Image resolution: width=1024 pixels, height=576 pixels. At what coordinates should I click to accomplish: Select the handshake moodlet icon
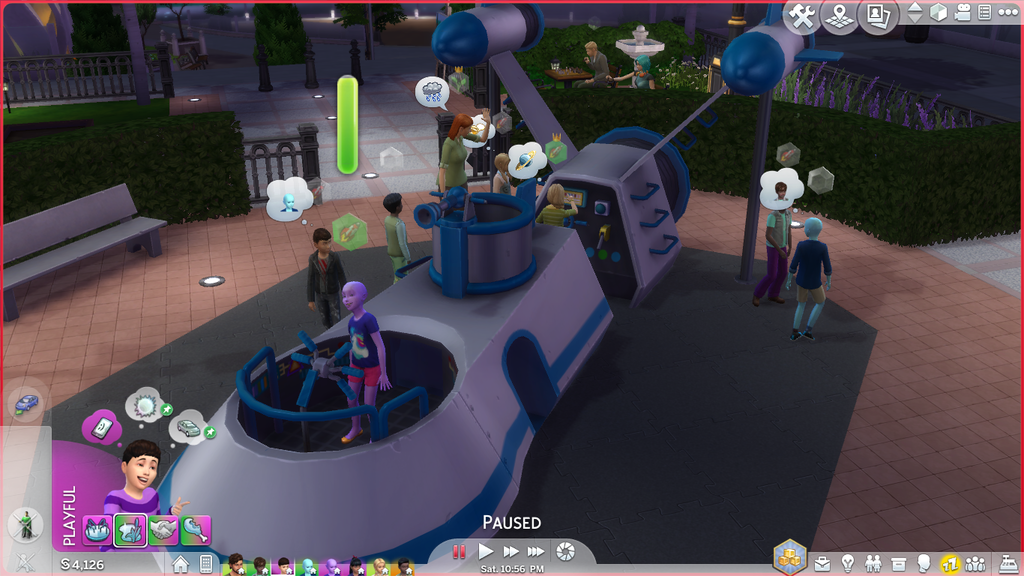163,530
